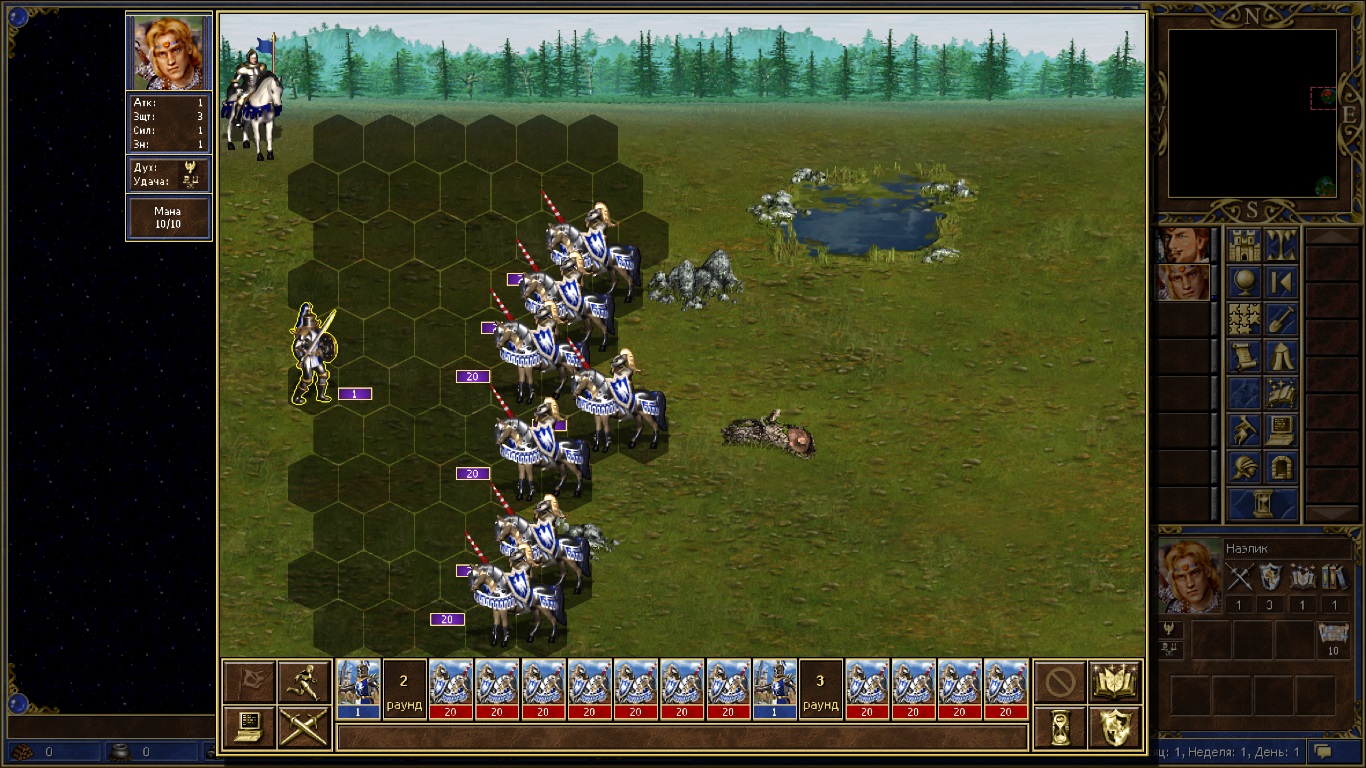The height and width of the screenshot is (768, 1366).
Task: Click the hourglass Wait button in combat
Action: [x=1060, y=727]
